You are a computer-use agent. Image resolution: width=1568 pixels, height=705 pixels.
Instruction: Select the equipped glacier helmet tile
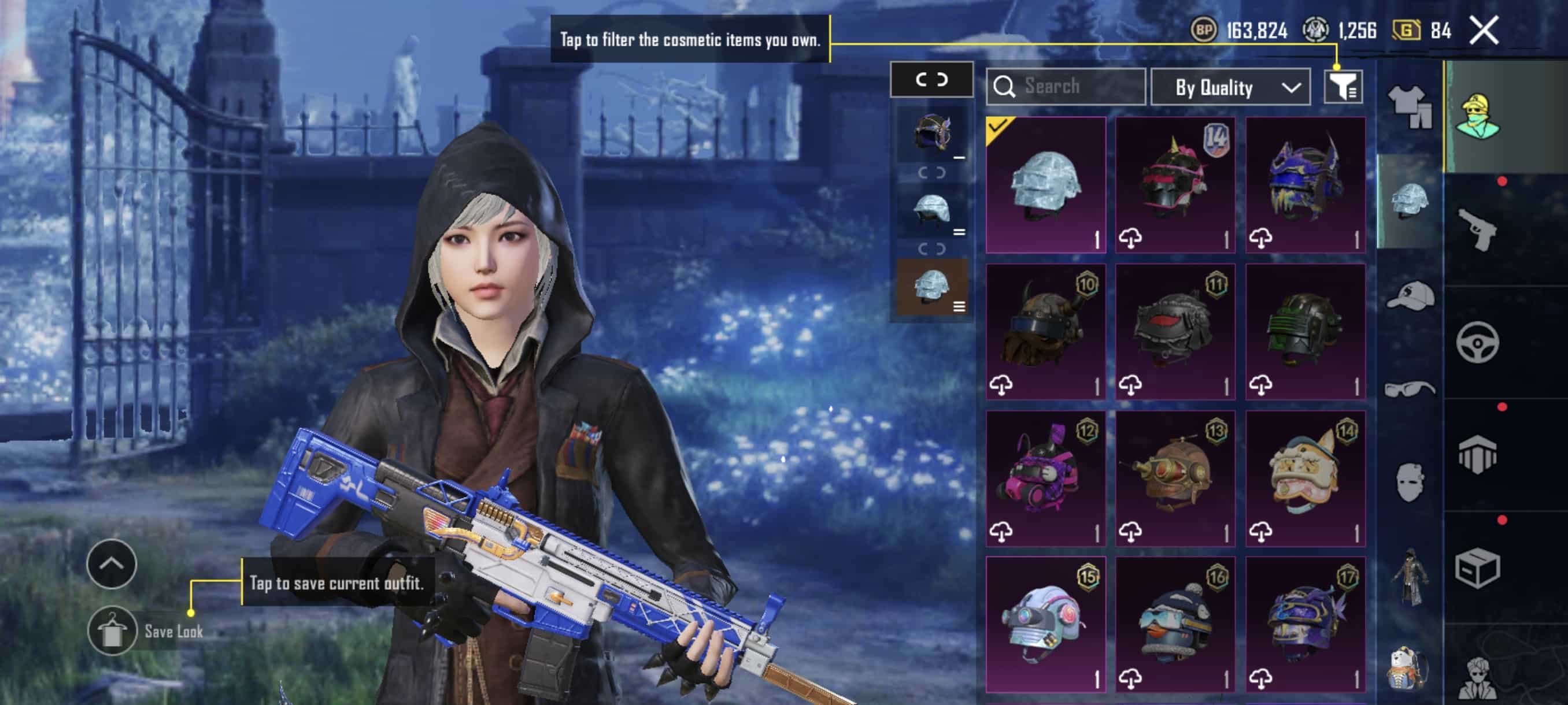(1045, 185)
